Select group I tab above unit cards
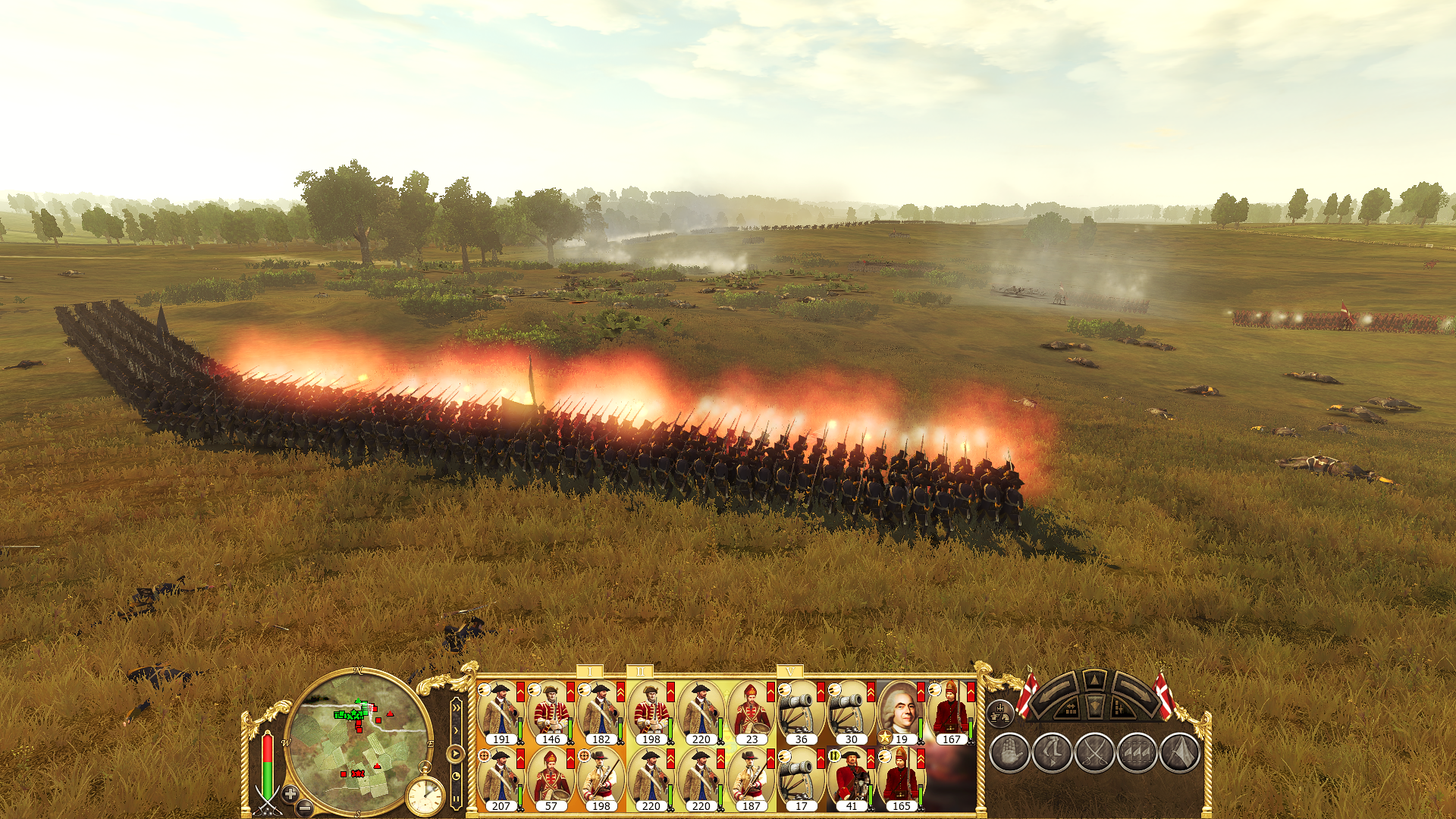The width and height of the screenshot is (1456, 819). click(590, 672)
